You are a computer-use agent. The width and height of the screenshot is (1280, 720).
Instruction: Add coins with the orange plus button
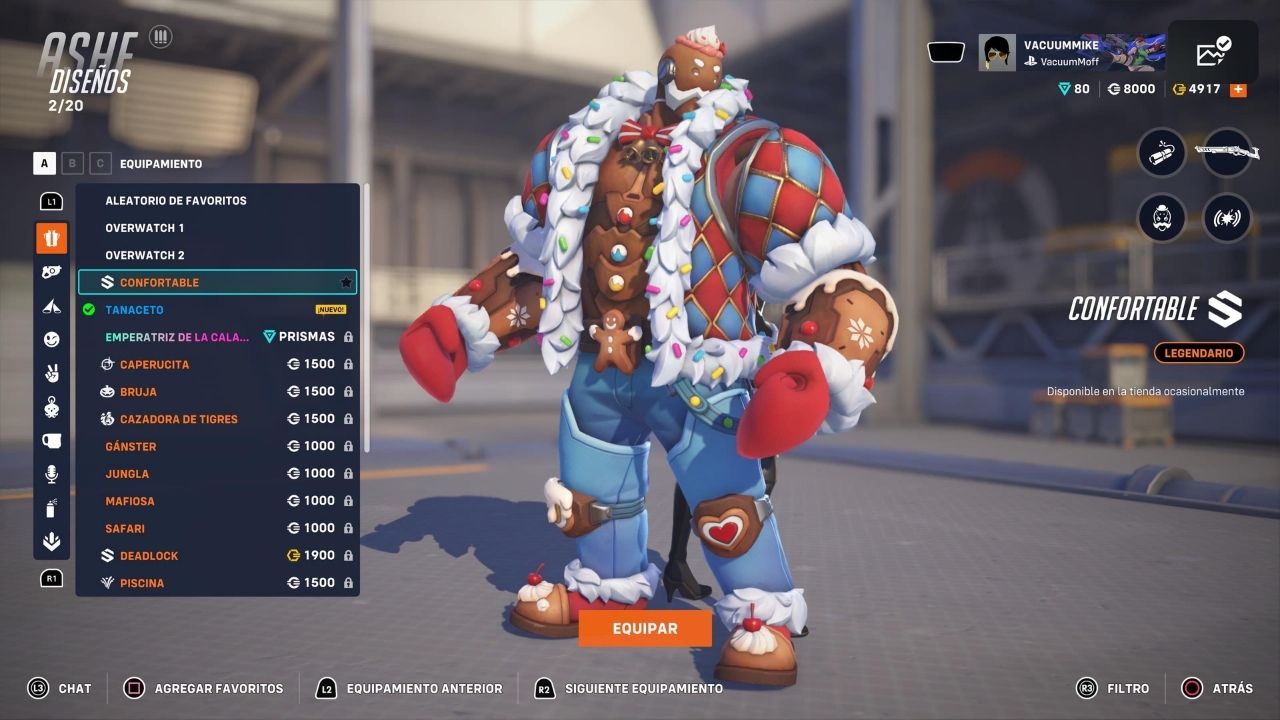(x=1238, y=89)
